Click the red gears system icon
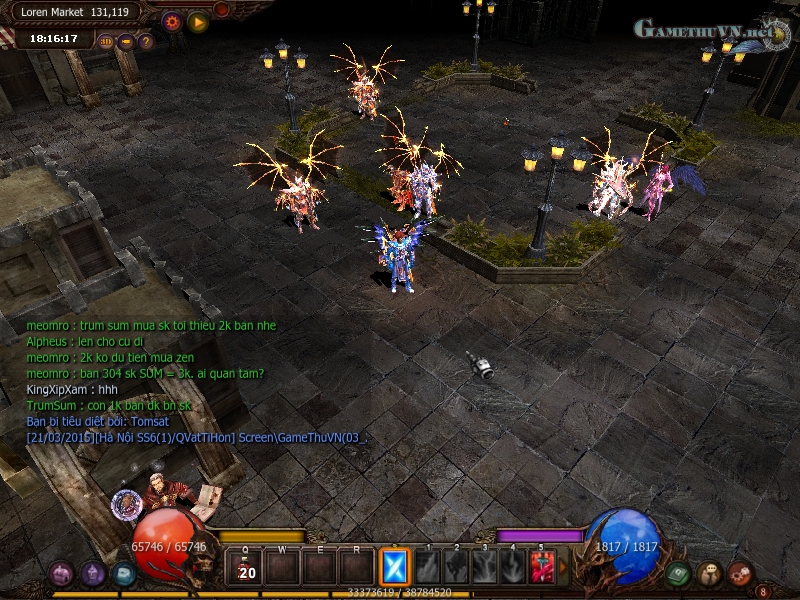Image resolution: width=800 pixels, height=600 pixels. [x=740, y=574]
